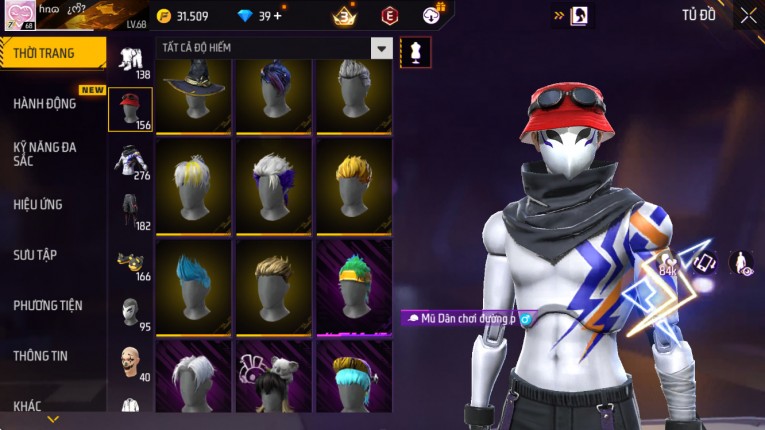Open the Kỹ Năng Đa Sắc tab
Image resolution: width=765 pixels, height=430 pixels.
tap(45, 154)
